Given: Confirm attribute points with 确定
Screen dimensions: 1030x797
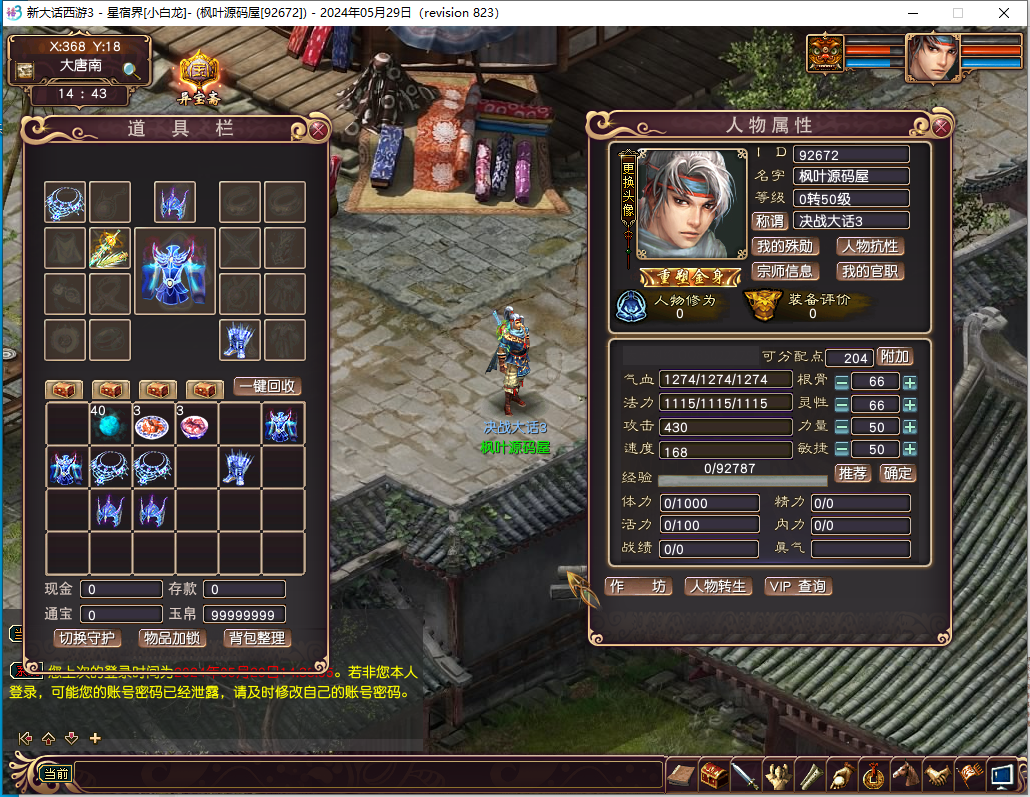Looking at the screenshot, I should coord(897,473).
